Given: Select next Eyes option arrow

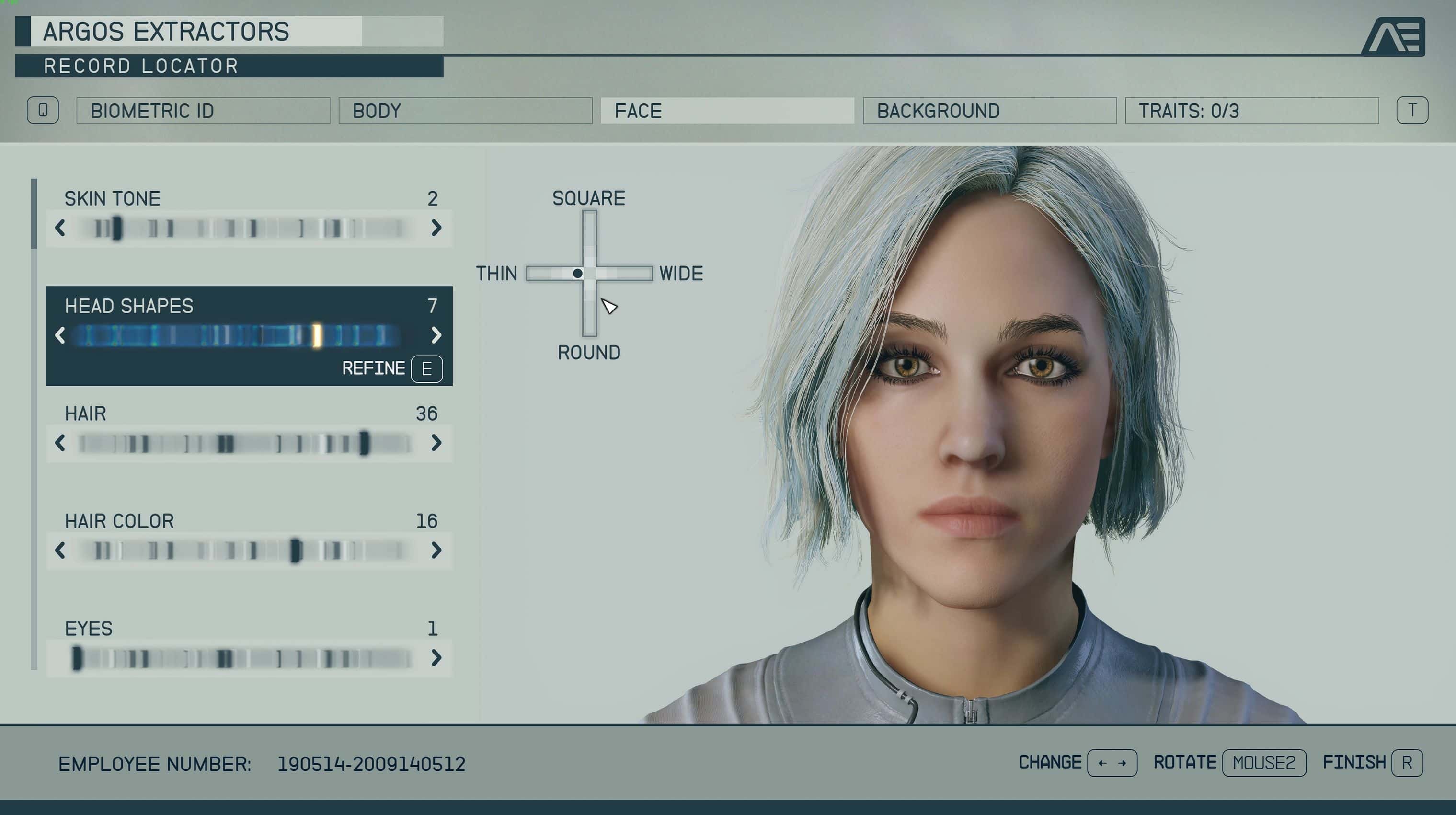Looking at the screenshot, I should [x=436, y=658].
